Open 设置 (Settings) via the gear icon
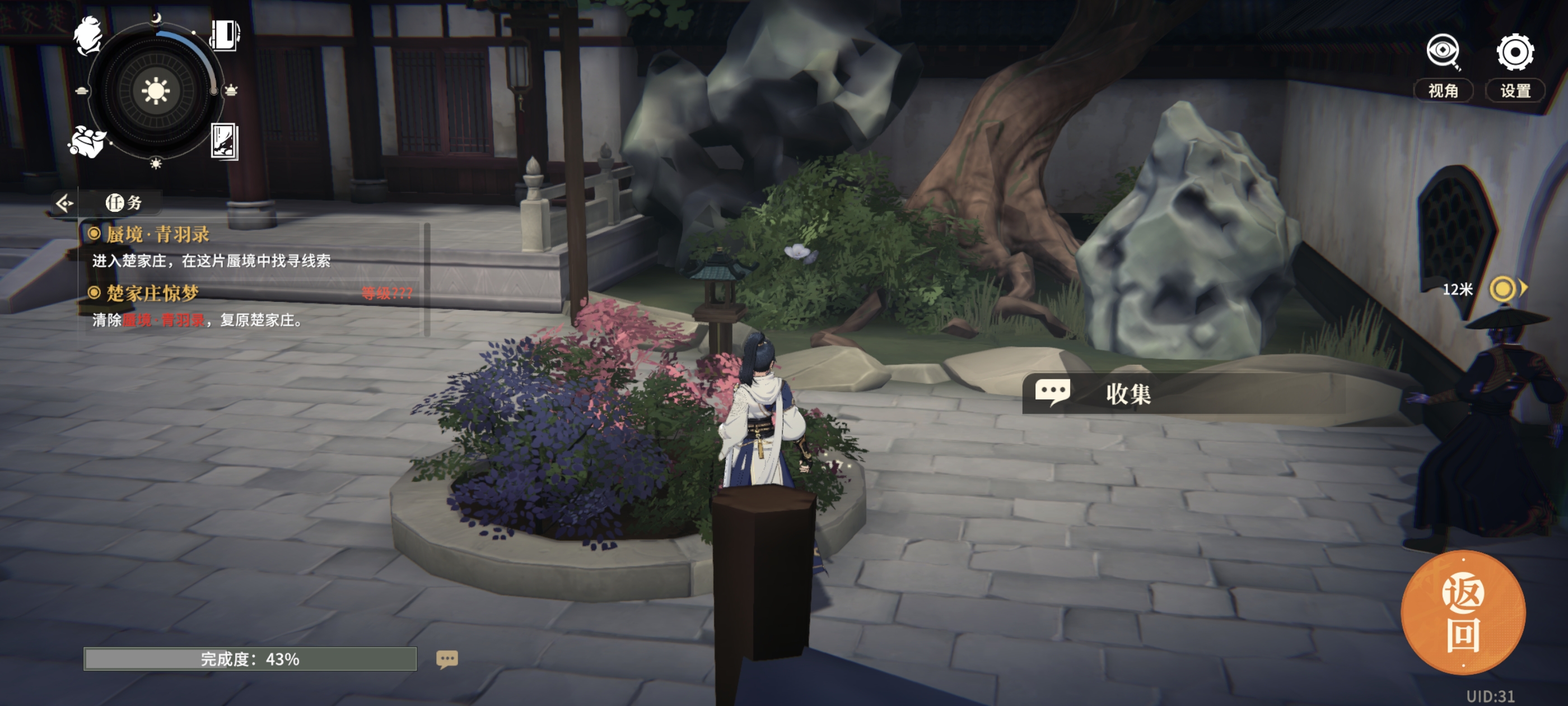 [x=1514, y=52]
